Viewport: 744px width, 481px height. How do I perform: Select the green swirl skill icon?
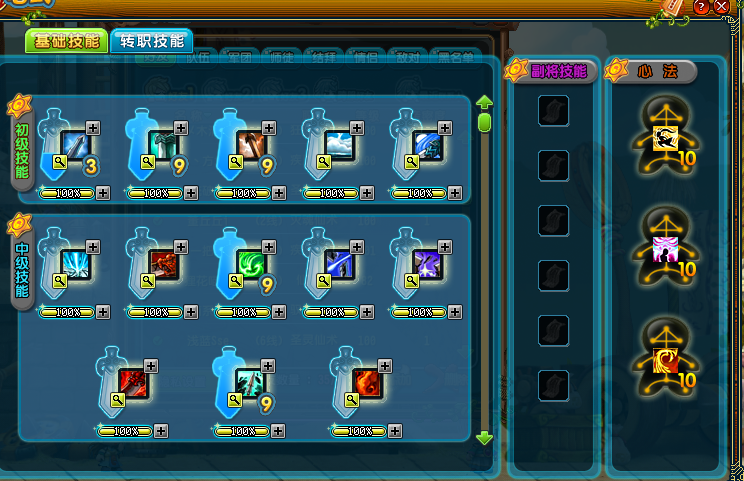click(251, 264)
